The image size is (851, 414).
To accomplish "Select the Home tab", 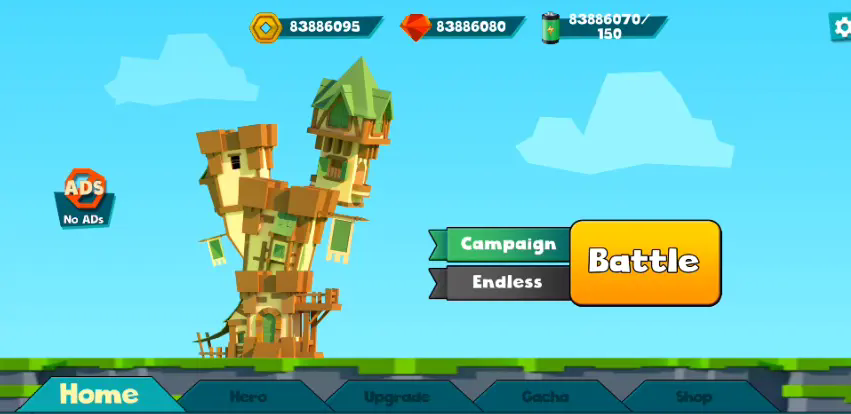I will pos(98,394).
